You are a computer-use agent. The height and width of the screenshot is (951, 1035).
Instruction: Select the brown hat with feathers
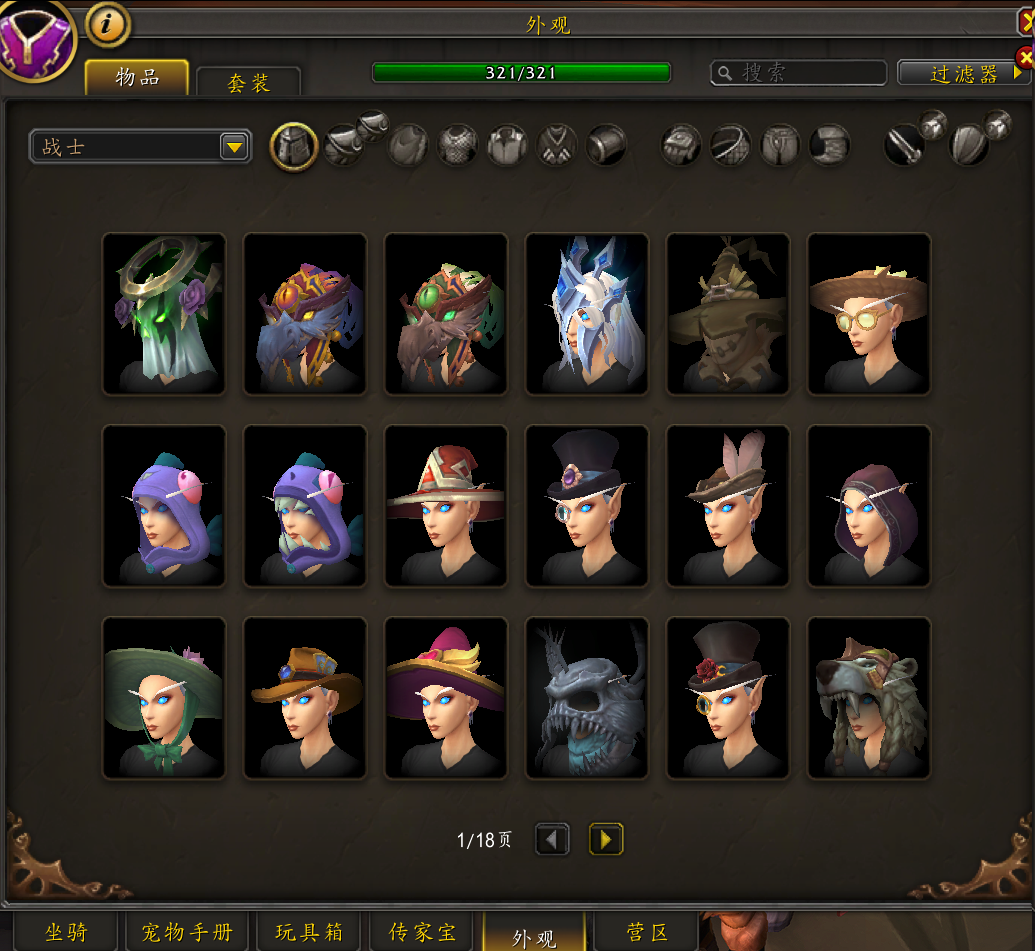coord(727,506)
